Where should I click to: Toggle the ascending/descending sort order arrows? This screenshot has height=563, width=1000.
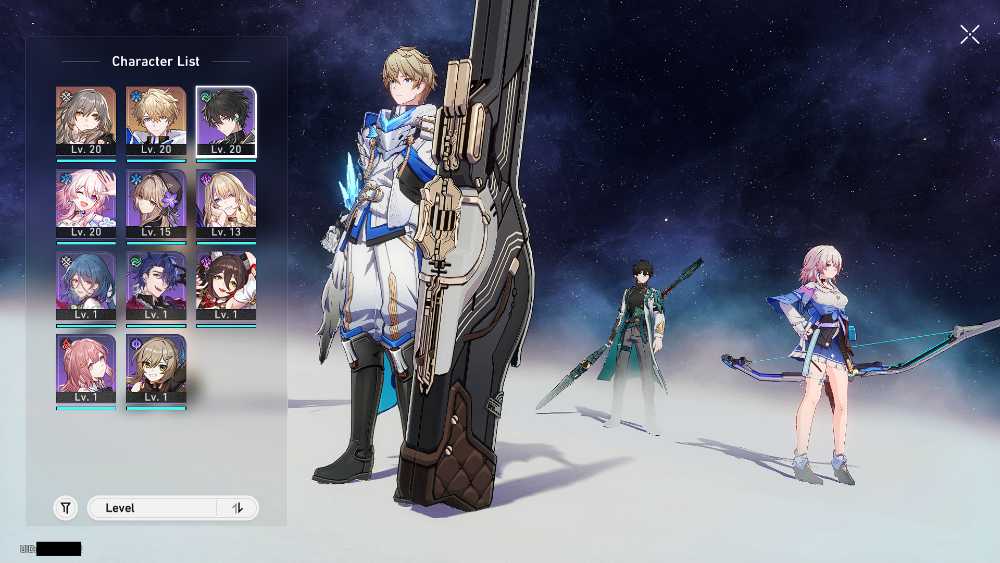pos(238,508)
